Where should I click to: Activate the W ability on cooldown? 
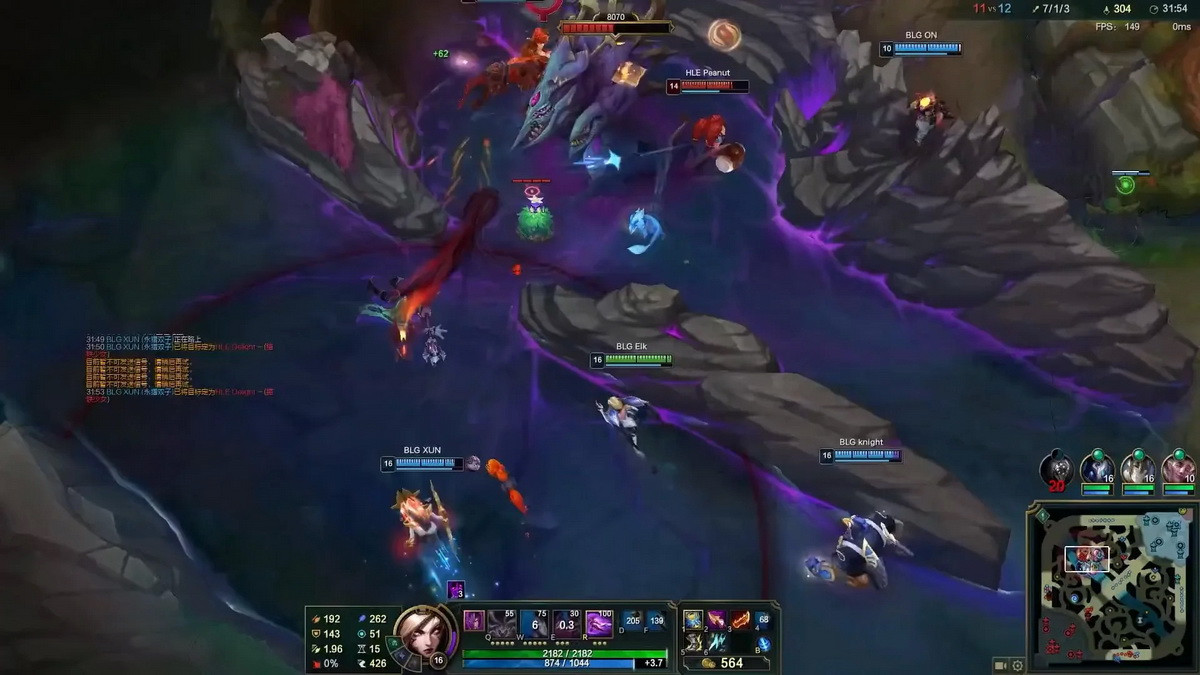coord(535,622)
